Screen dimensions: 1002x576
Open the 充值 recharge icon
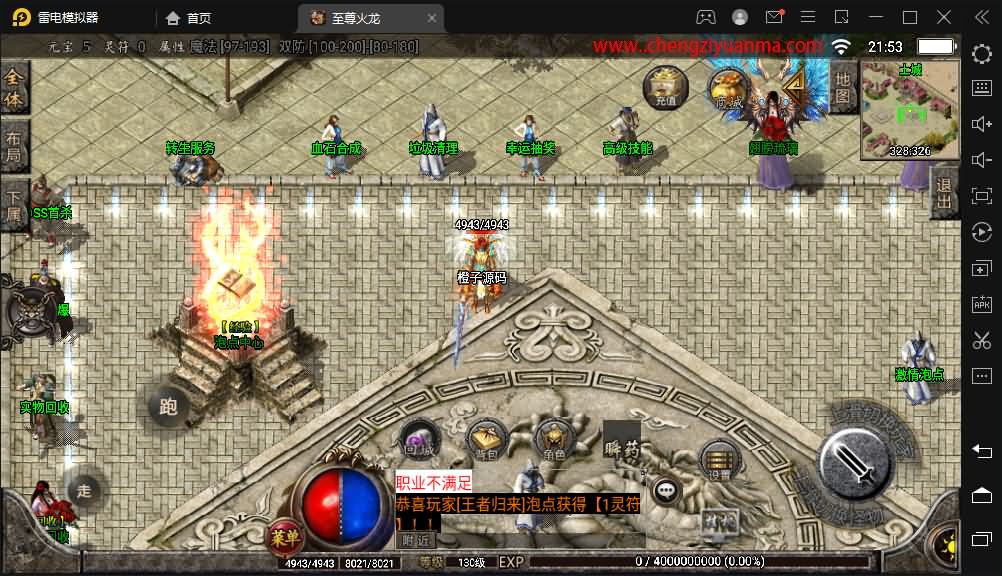point(666,88)
